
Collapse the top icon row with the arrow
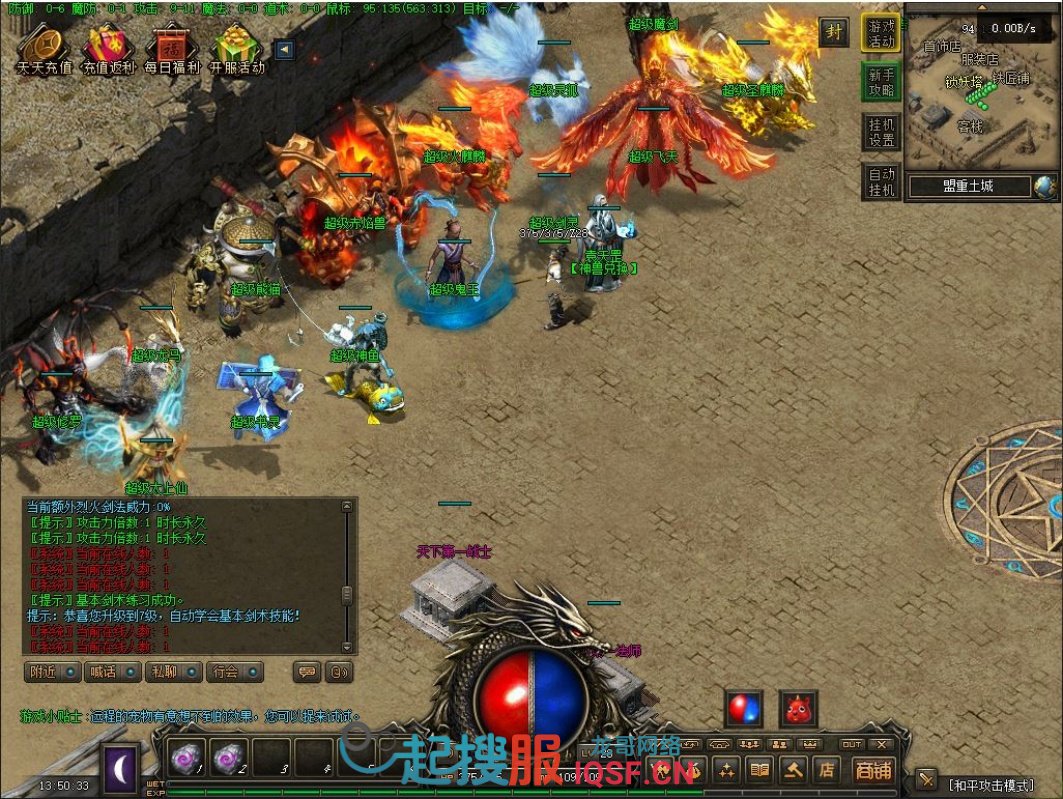click(284, 49)
